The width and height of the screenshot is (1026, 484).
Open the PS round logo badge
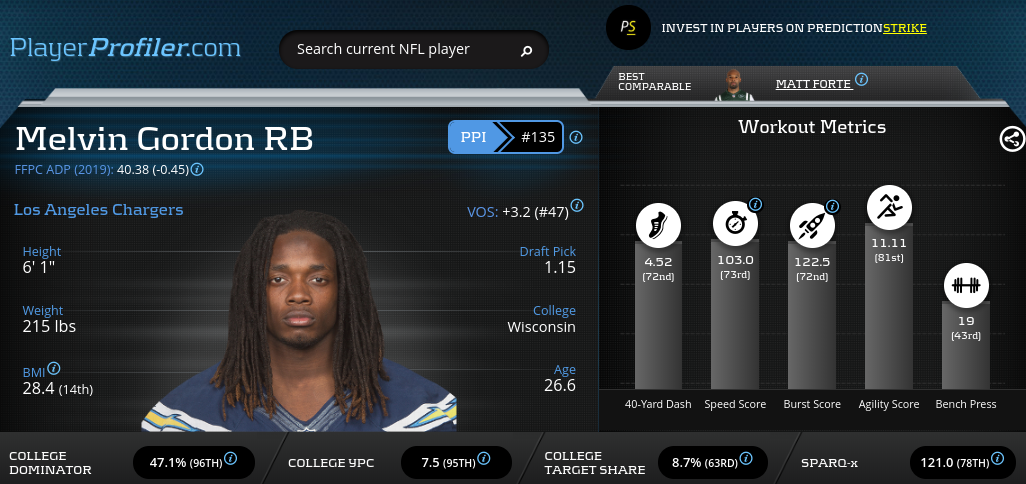[628, 28]
